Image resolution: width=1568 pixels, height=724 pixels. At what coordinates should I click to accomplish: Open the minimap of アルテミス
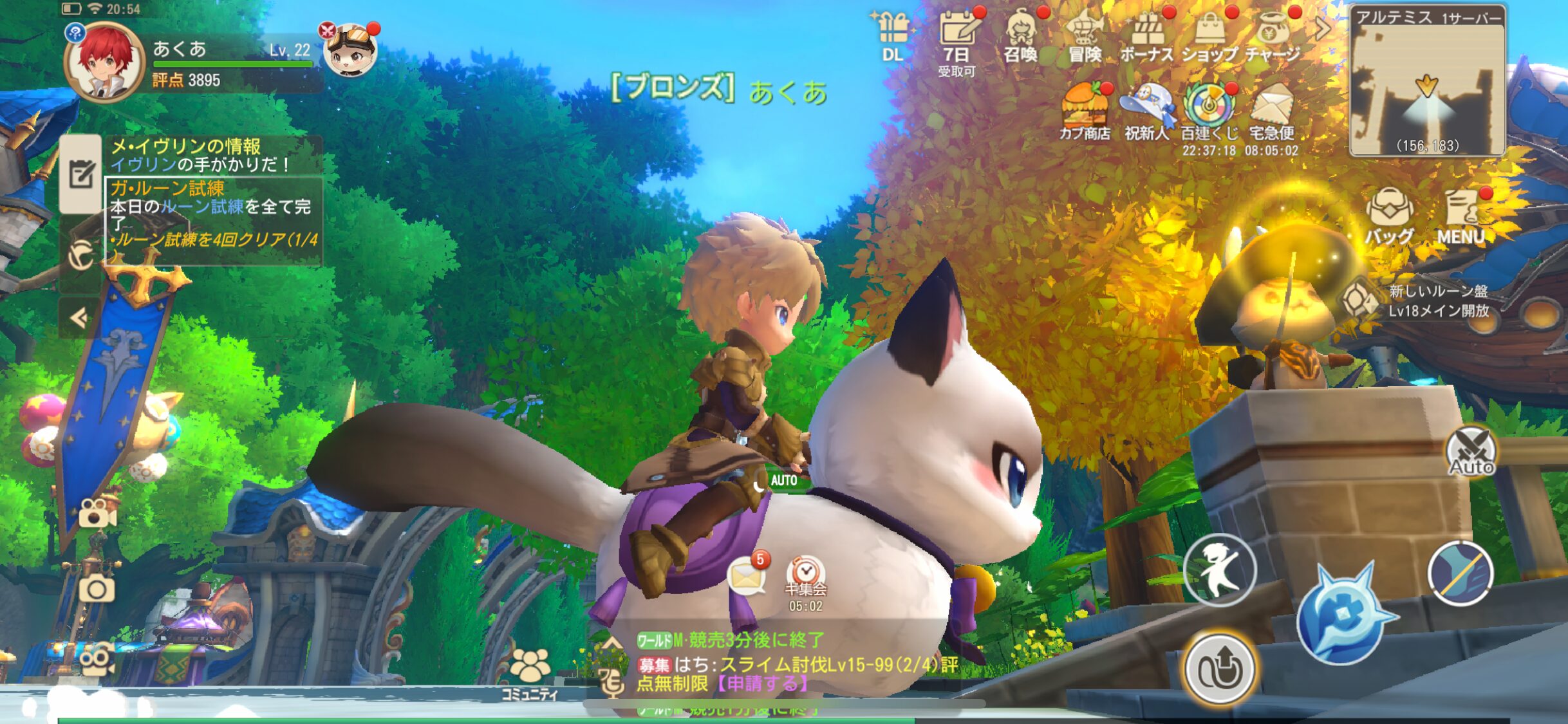1427,82
